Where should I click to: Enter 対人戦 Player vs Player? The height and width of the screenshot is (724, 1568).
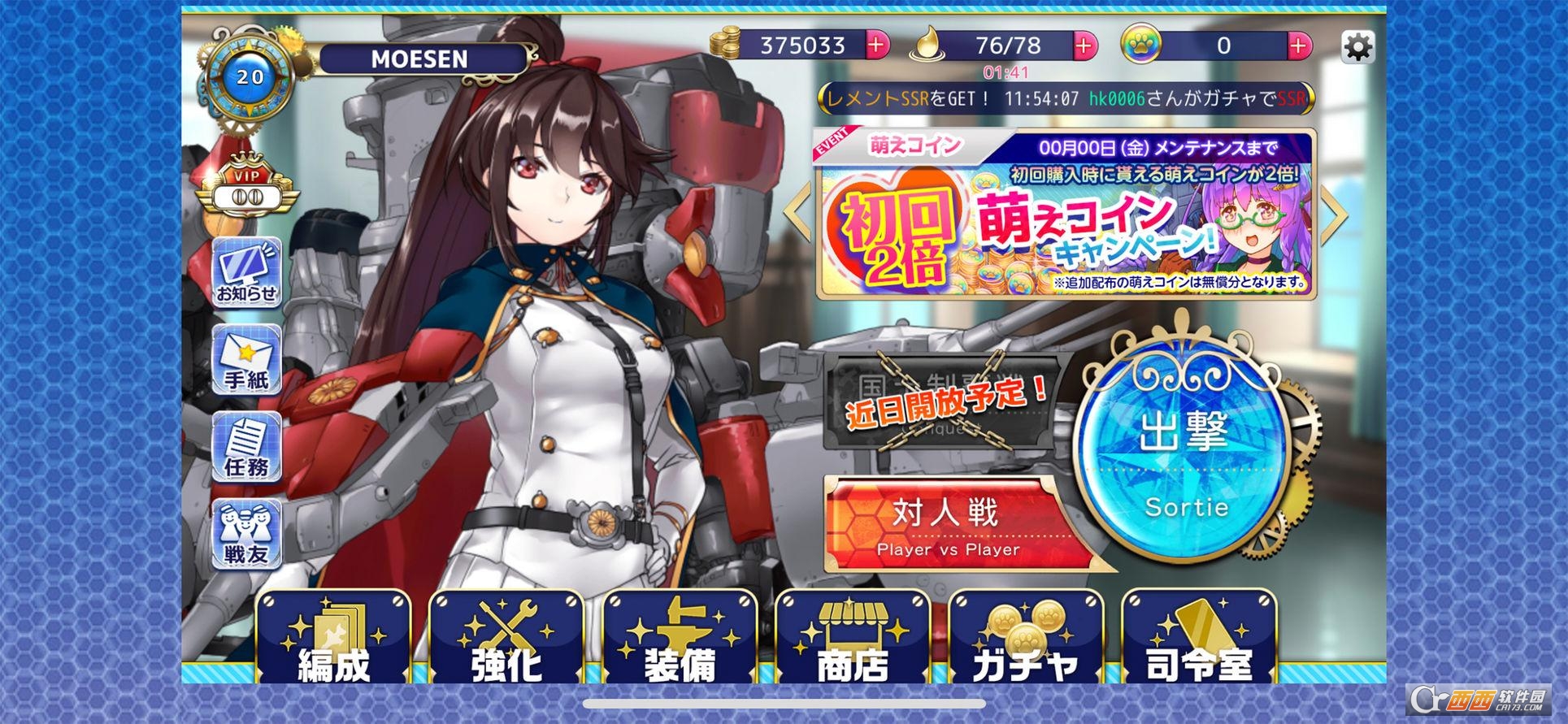pyautogui.click(x=948, y=524)
